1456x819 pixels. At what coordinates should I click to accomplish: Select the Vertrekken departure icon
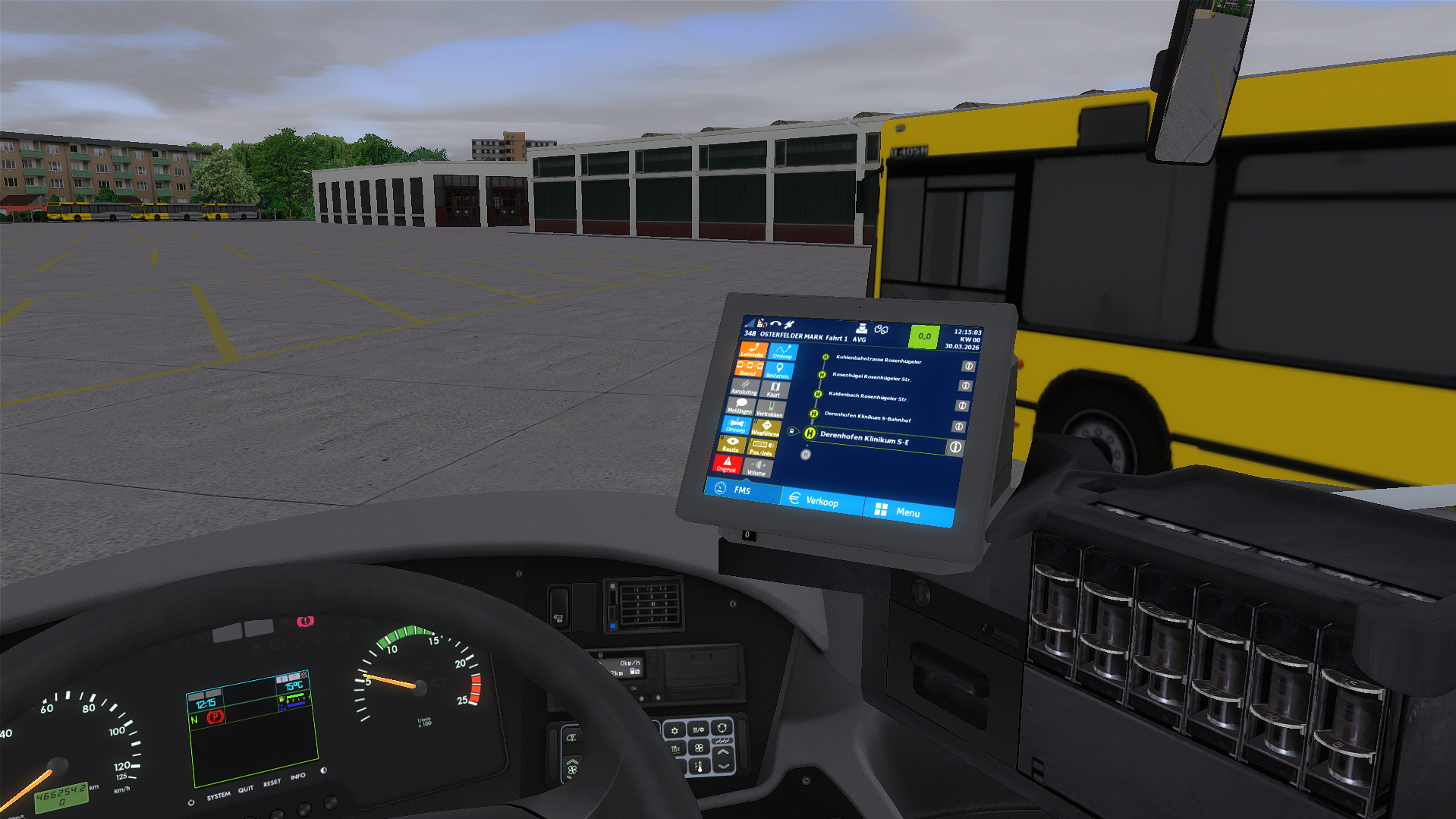click(x=770, y=408)
